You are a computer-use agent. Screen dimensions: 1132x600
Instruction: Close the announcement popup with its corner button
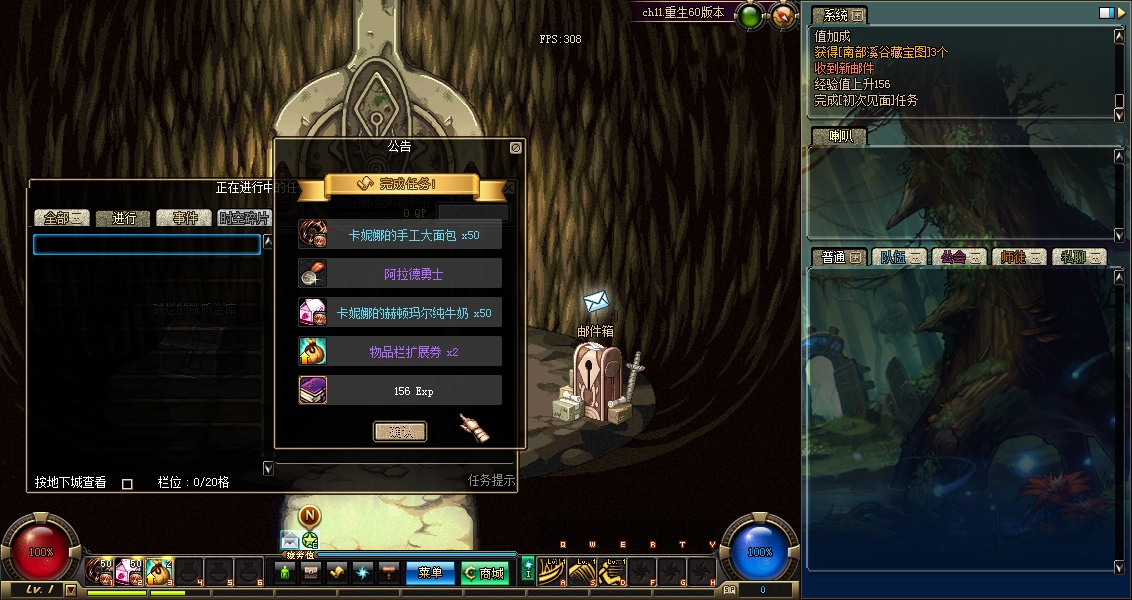(515, 147)
